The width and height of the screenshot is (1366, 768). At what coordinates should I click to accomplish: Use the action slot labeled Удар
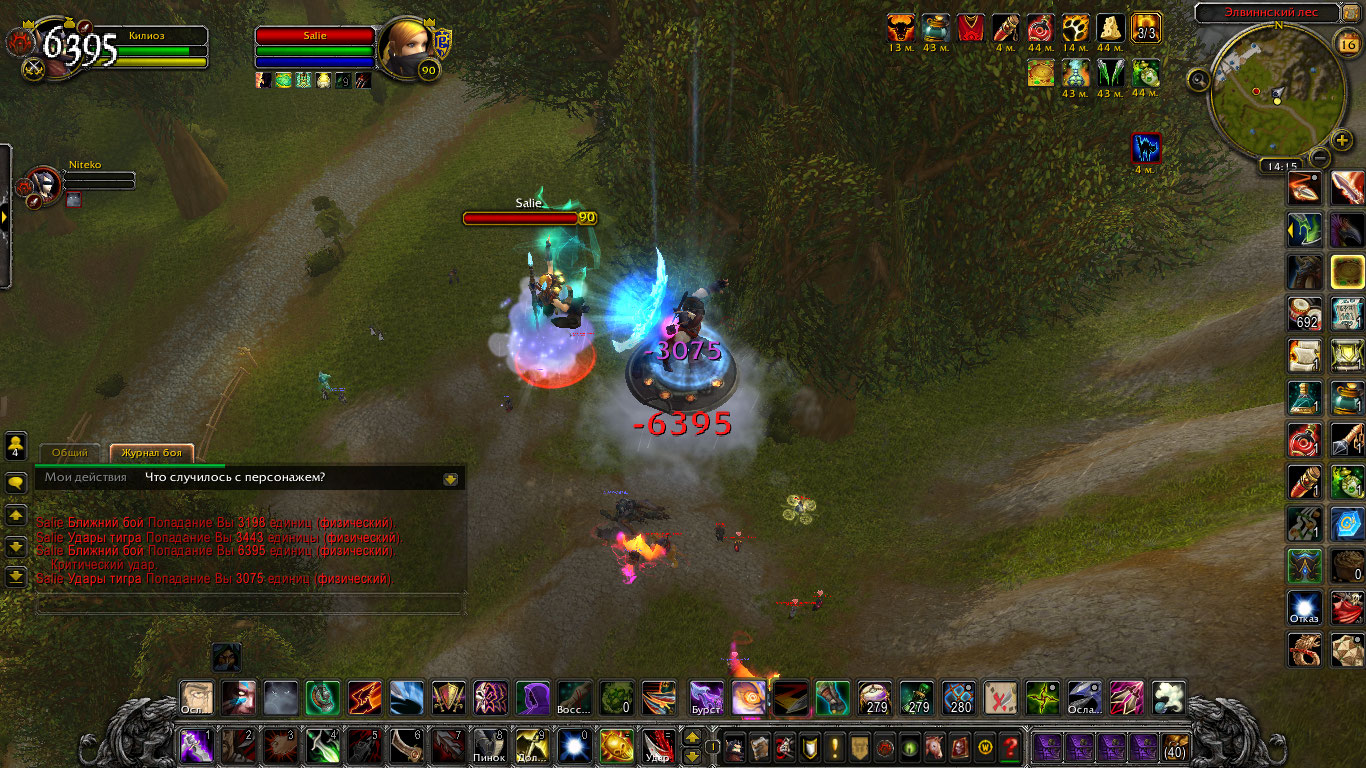(657, 746)
